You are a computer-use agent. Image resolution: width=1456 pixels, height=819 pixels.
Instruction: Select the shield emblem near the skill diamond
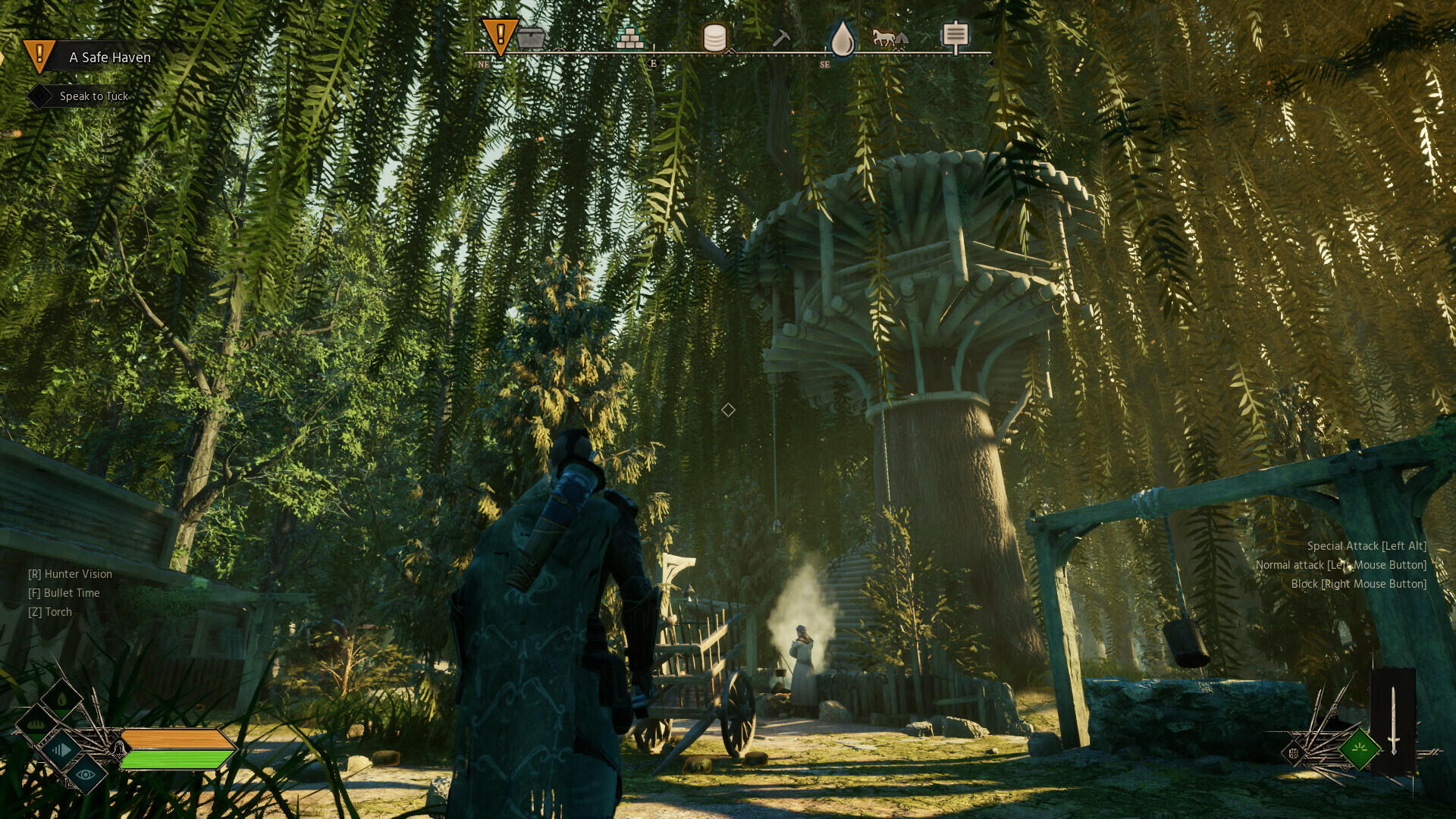click(1294, 753)
